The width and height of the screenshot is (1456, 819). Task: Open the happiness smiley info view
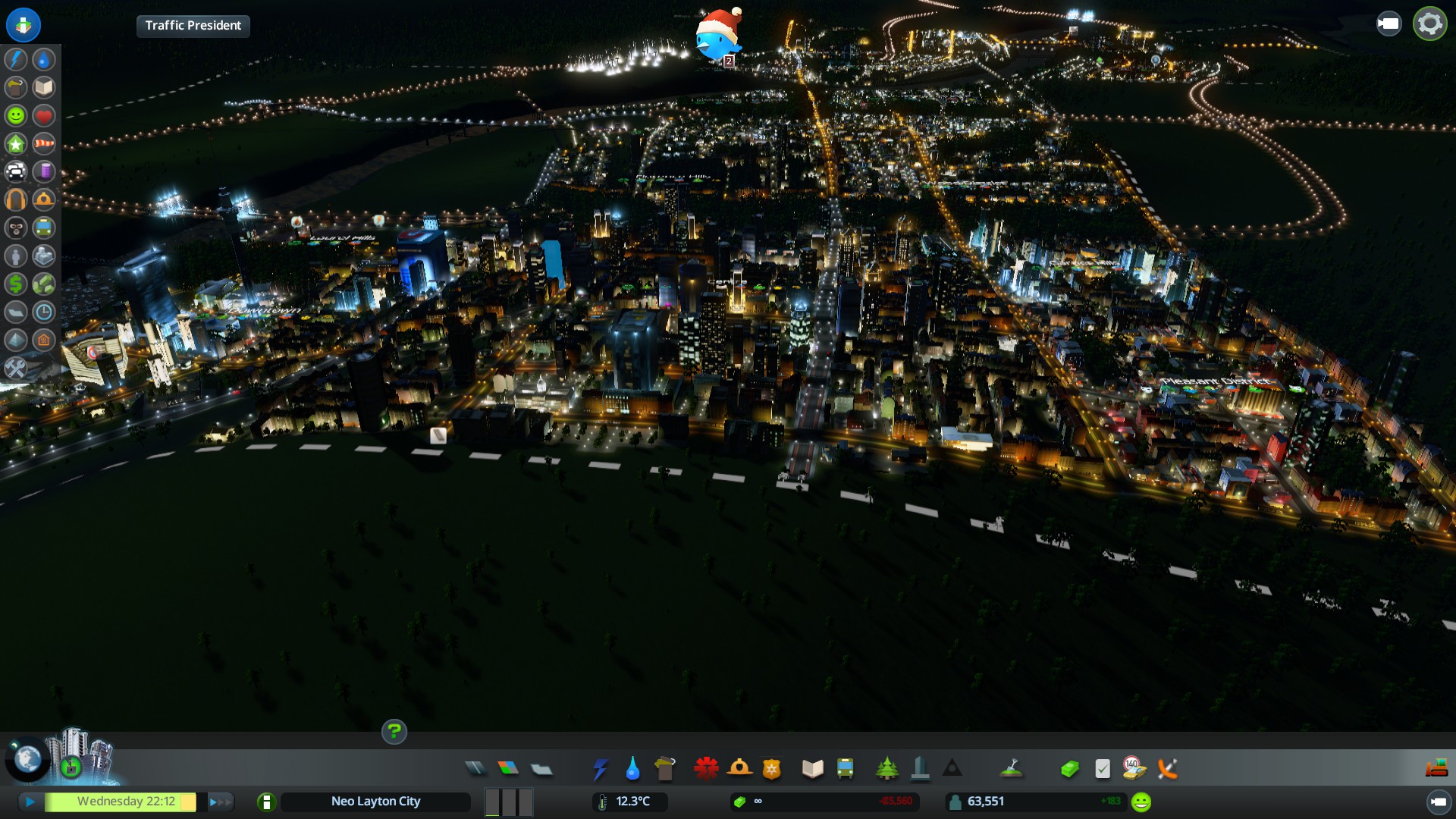click(16, 115)
